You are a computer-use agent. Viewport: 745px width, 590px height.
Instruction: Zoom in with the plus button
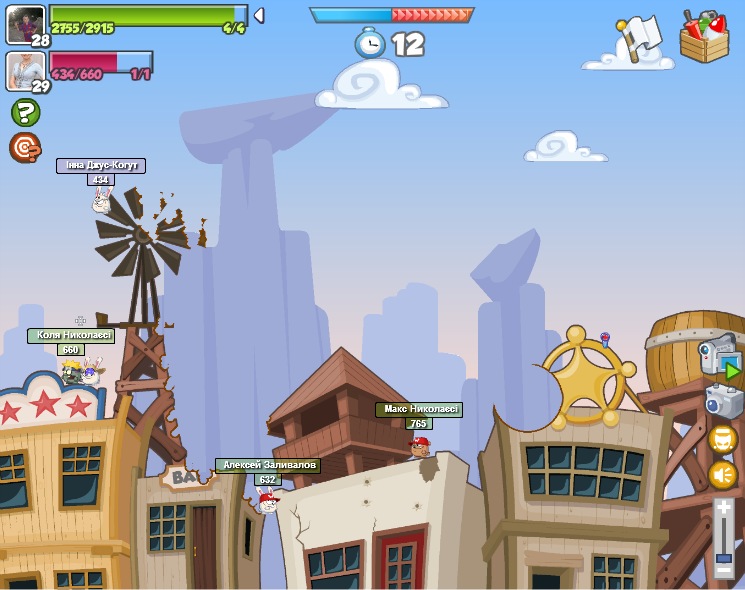(x=724, y=508)
